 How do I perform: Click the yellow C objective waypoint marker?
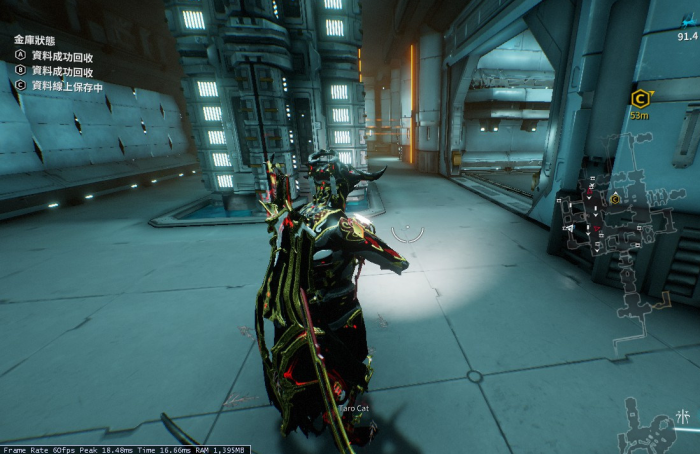pos(639,98)
